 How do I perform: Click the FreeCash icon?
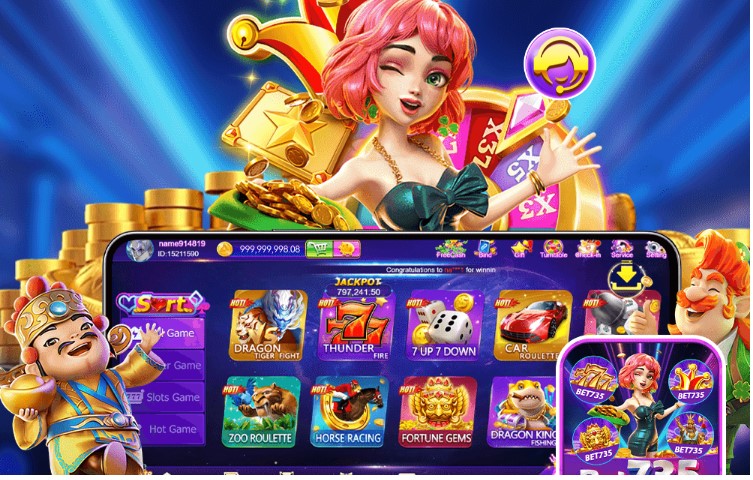click(x=452, y=247)
